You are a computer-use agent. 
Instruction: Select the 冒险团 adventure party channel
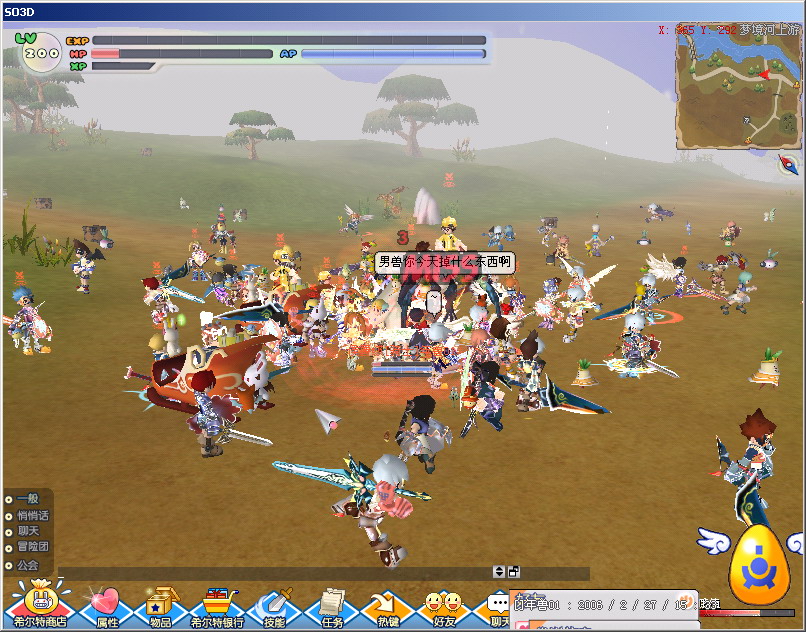pyautogui.click(x=31, y=547)
